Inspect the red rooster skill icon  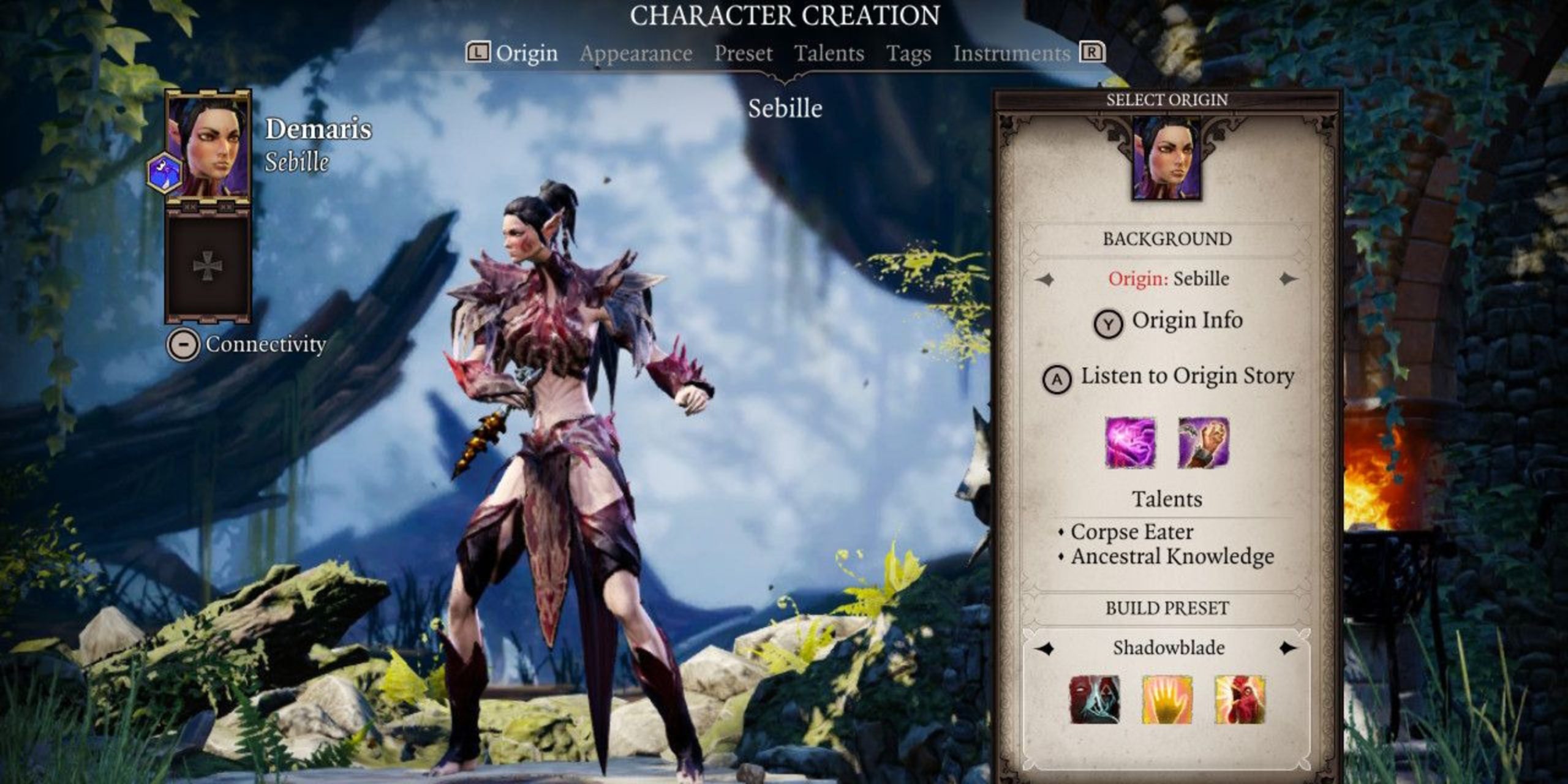1240,699
